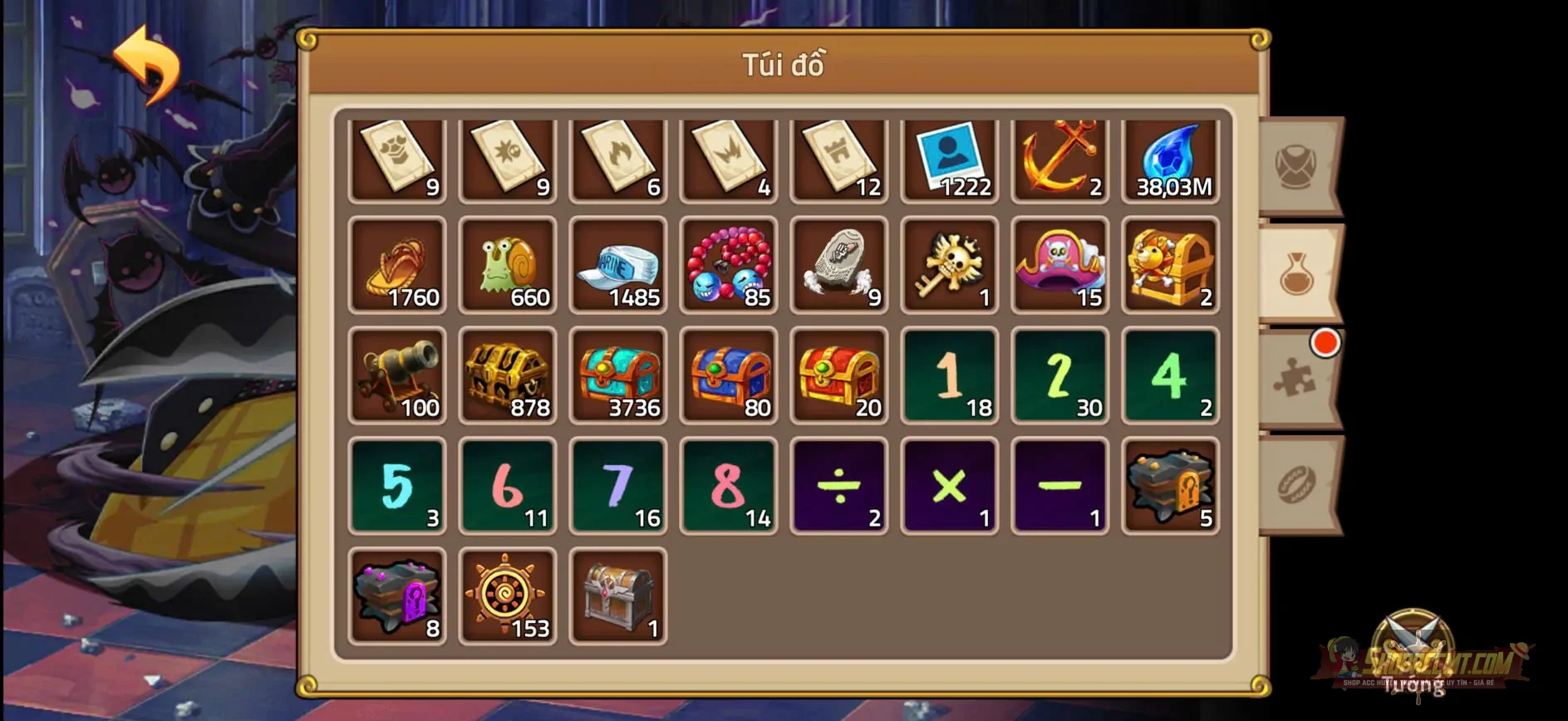Screen dimensions: 1568x721
Task: Open the red bead necklace item
Action: pyautogui.click(x=729, y=266)
